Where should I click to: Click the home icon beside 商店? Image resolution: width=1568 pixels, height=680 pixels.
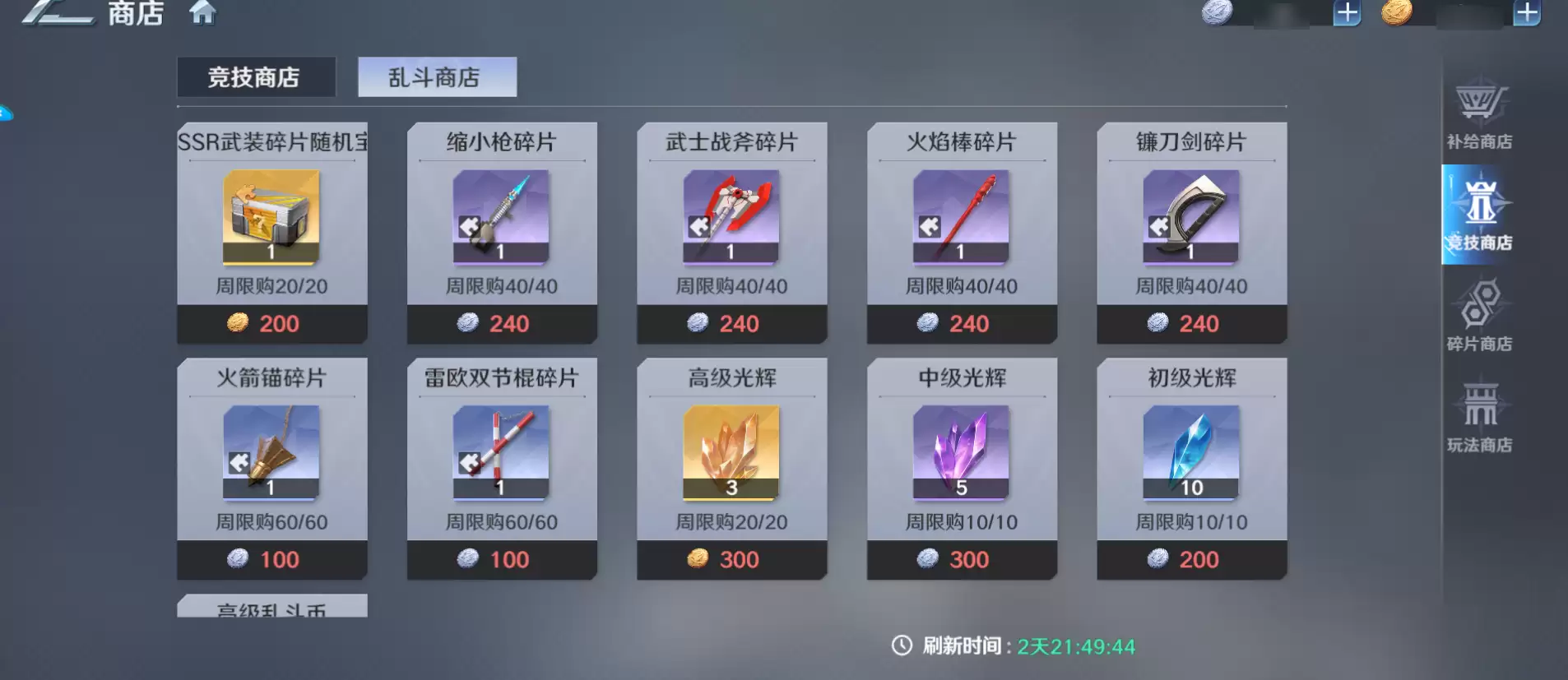click(x=203, y=14)
